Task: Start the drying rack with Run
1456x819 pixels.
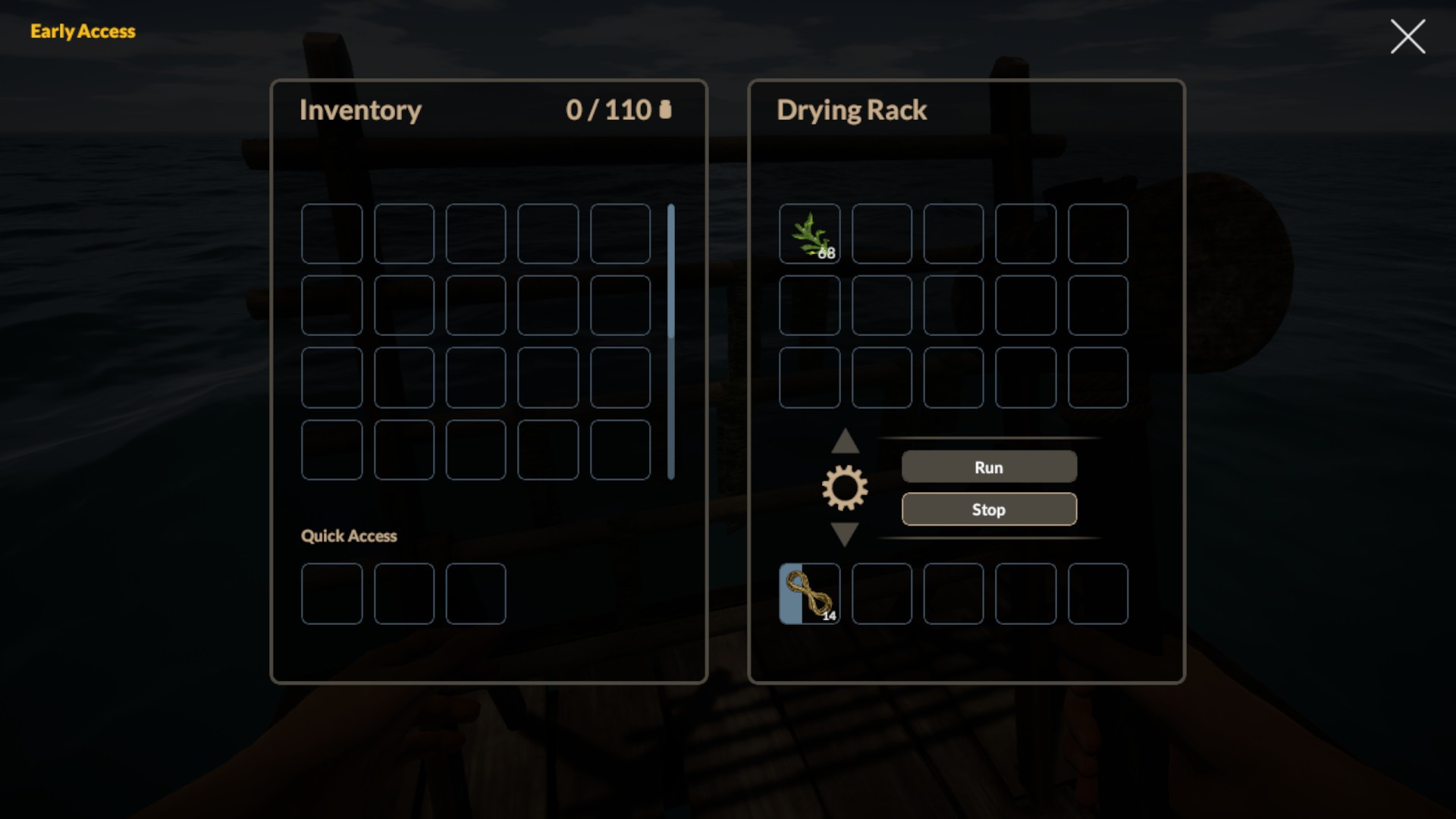Action: tap(988, 467)
